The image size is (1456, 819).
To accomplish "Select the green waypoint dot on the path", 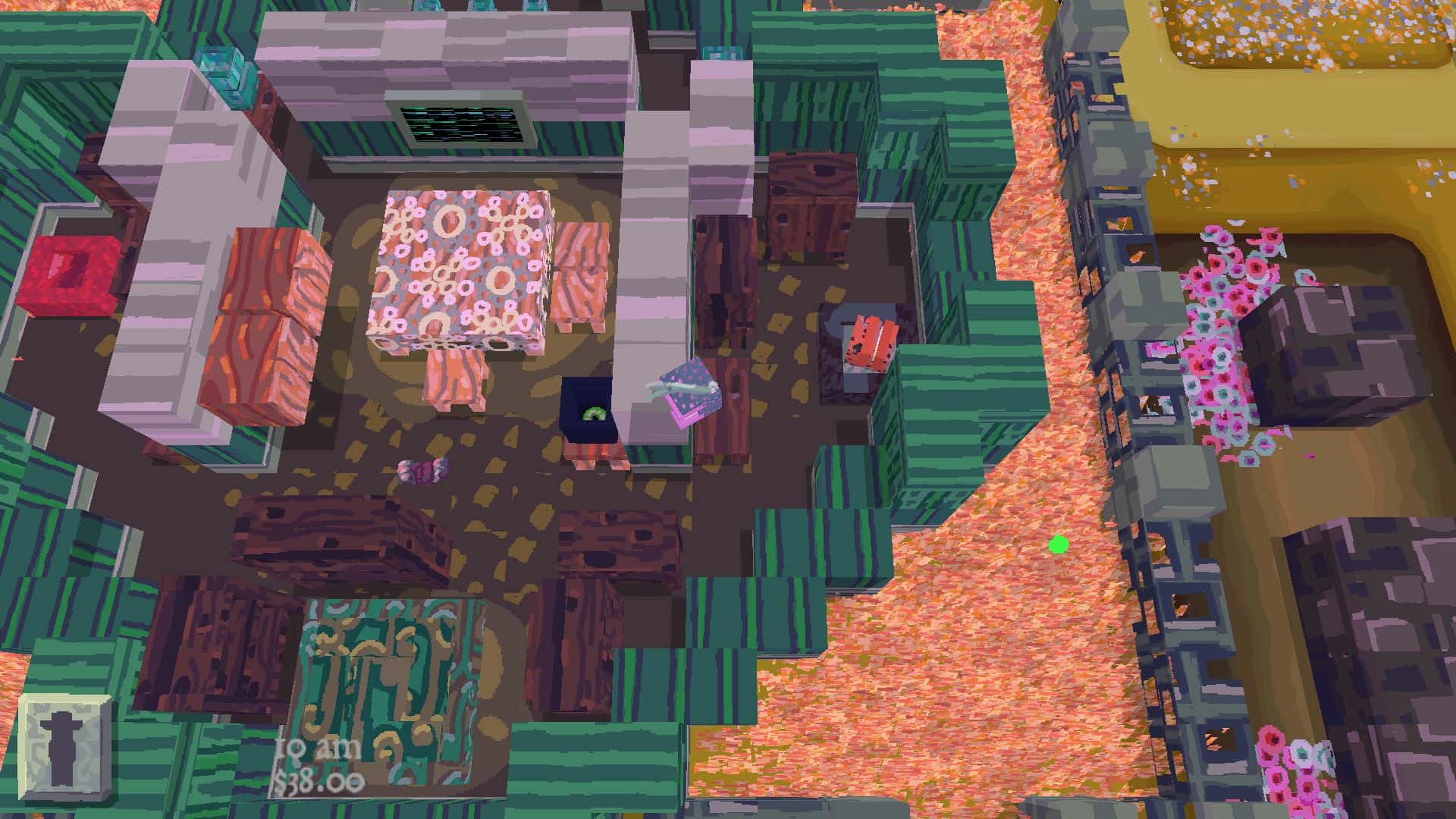I will (x=1057, y=543).
